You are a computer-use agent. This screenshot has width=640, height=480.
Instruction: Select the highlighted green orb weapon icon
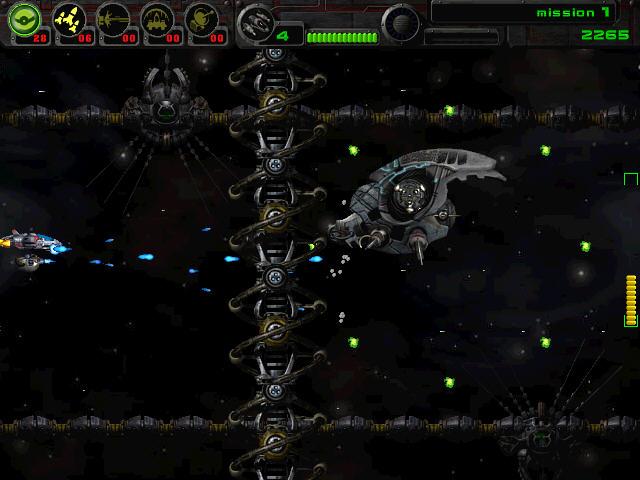(23, 19)
